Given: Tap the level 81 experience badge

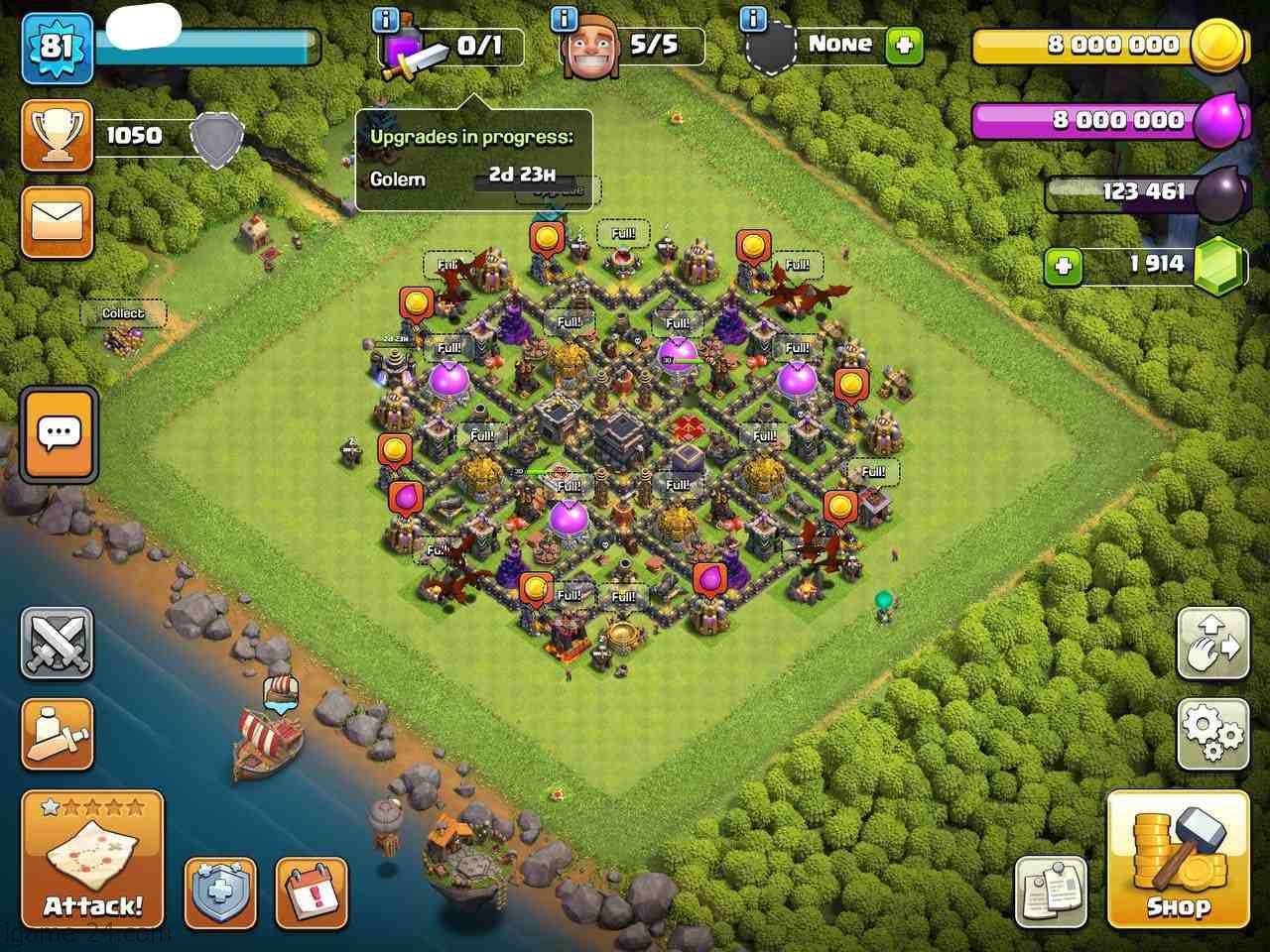Looking at the screenshot, I should click(57, 46).
